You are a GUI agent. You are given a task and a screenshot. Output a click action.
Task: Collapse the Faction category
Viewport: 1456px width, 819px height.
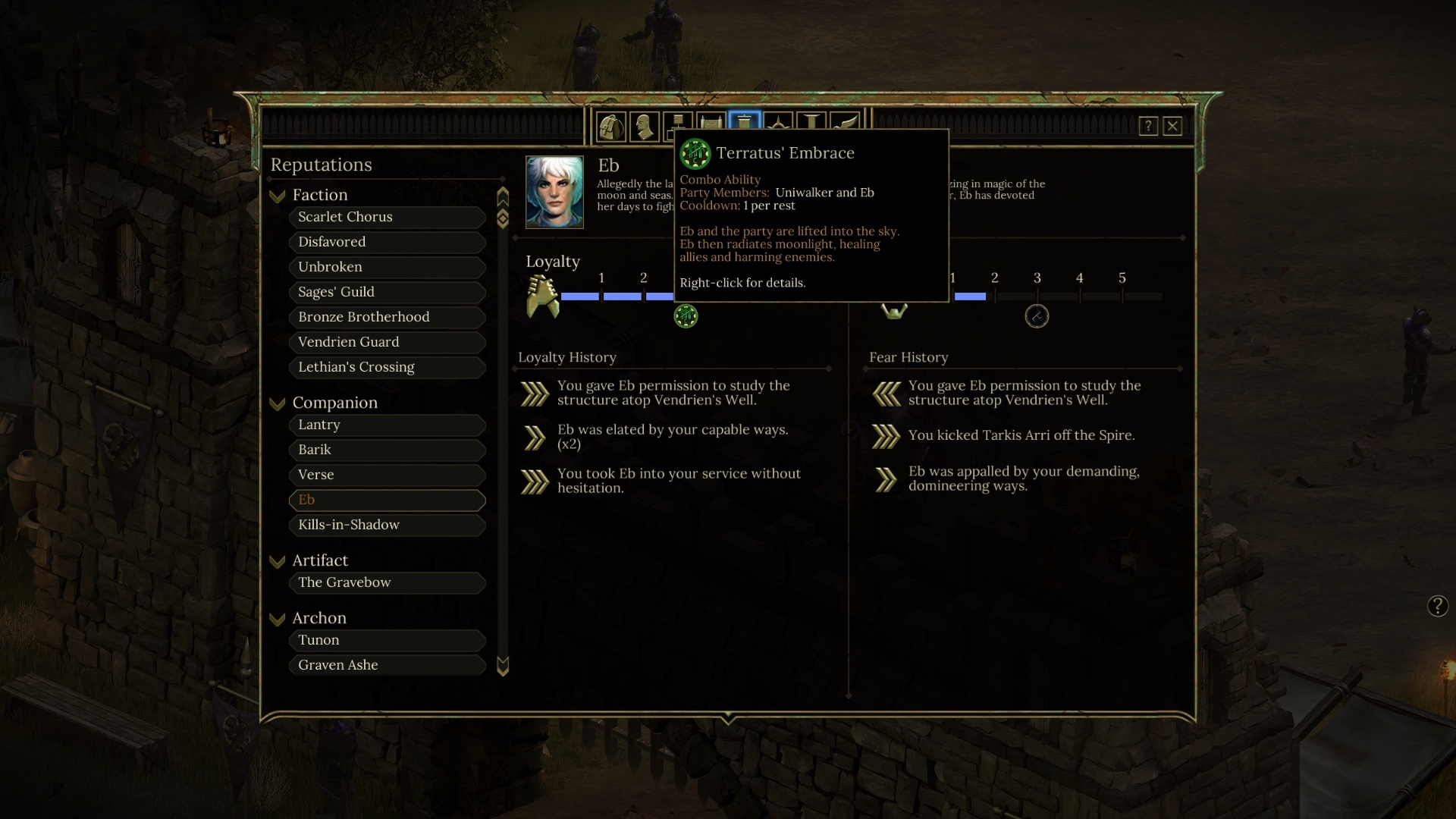(278, 196)
